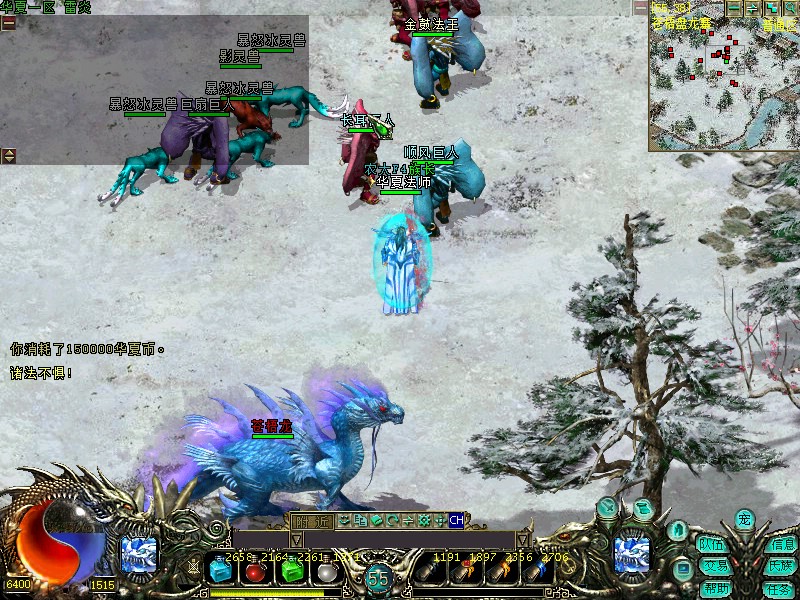The width and height of the screenshot is (800, 600).
Task: Open the 信息 info panel
Action: click(x=780, y=545)
